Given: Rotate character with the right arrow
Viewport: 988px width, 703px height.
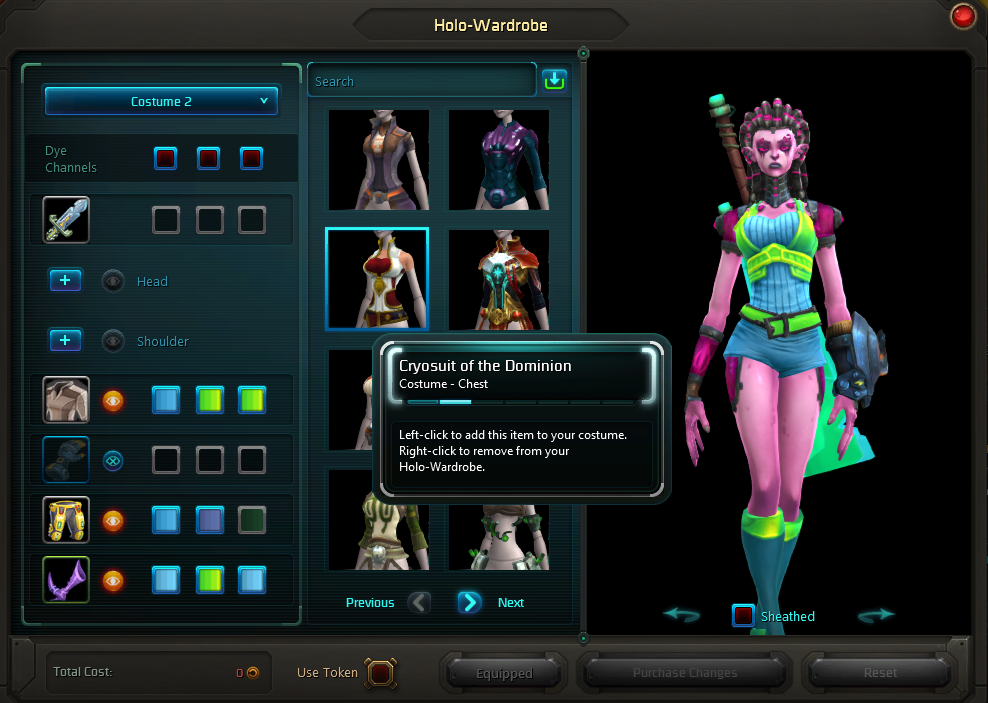Looking at the screenshot, I should [876, 615].
